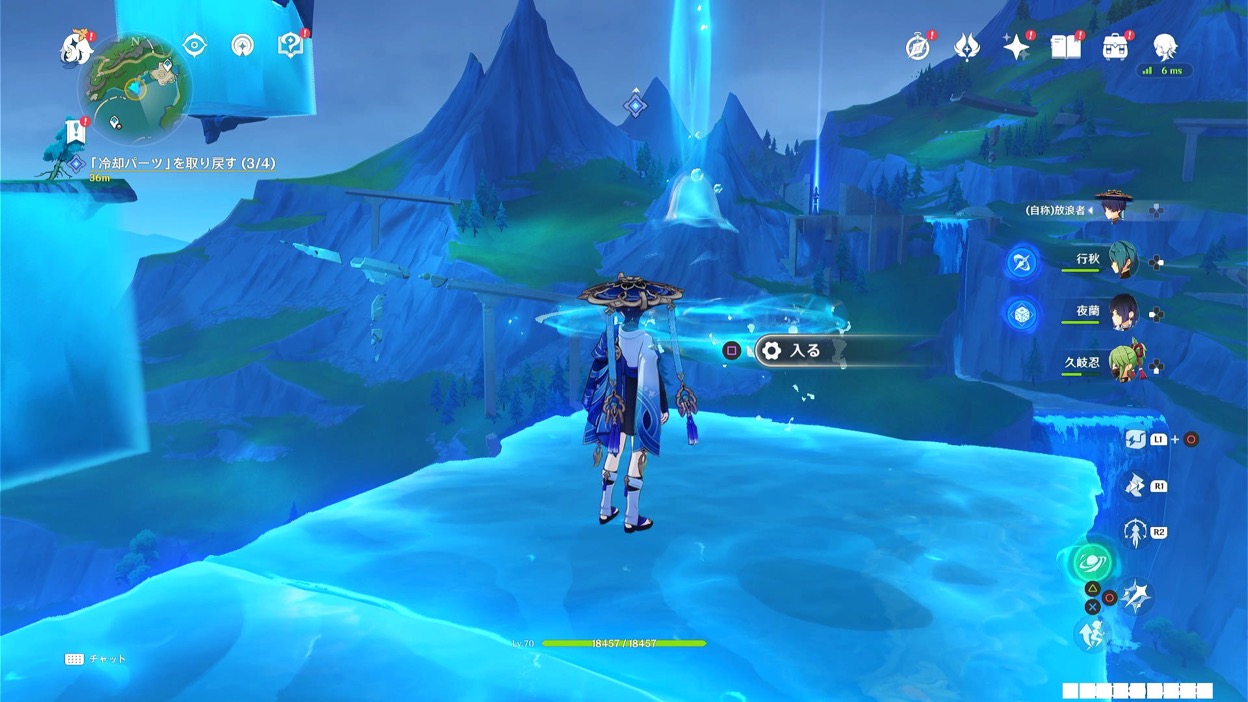This screenshot has width=1248, height=702.
Task: Open the quest book with question mark
Action: point(291,45)
